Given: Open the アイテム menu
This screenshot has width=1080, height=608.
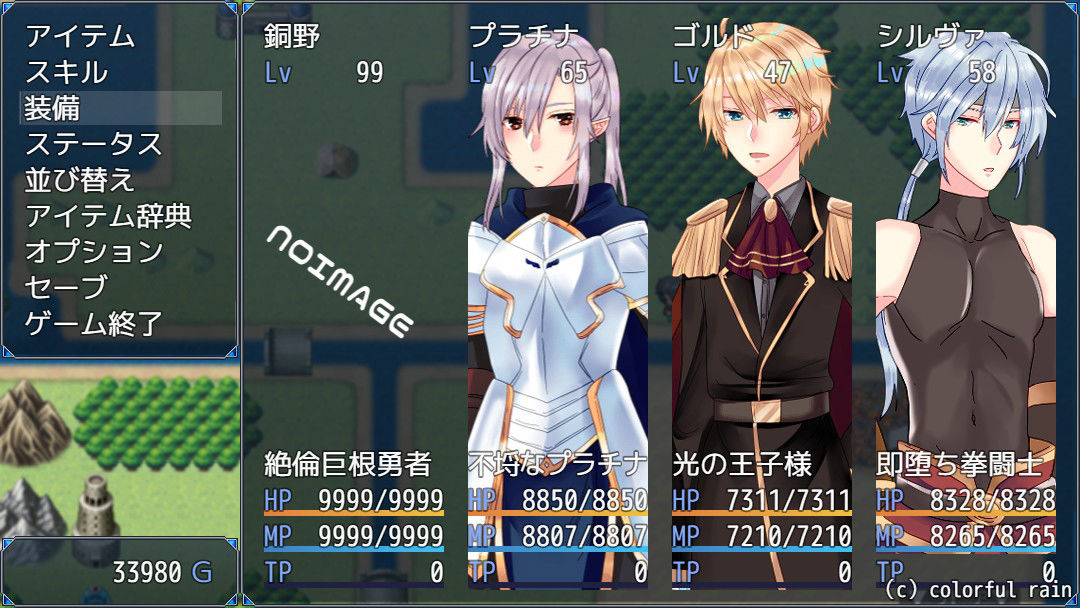Looking at the screenshot, I should (80, 36).
